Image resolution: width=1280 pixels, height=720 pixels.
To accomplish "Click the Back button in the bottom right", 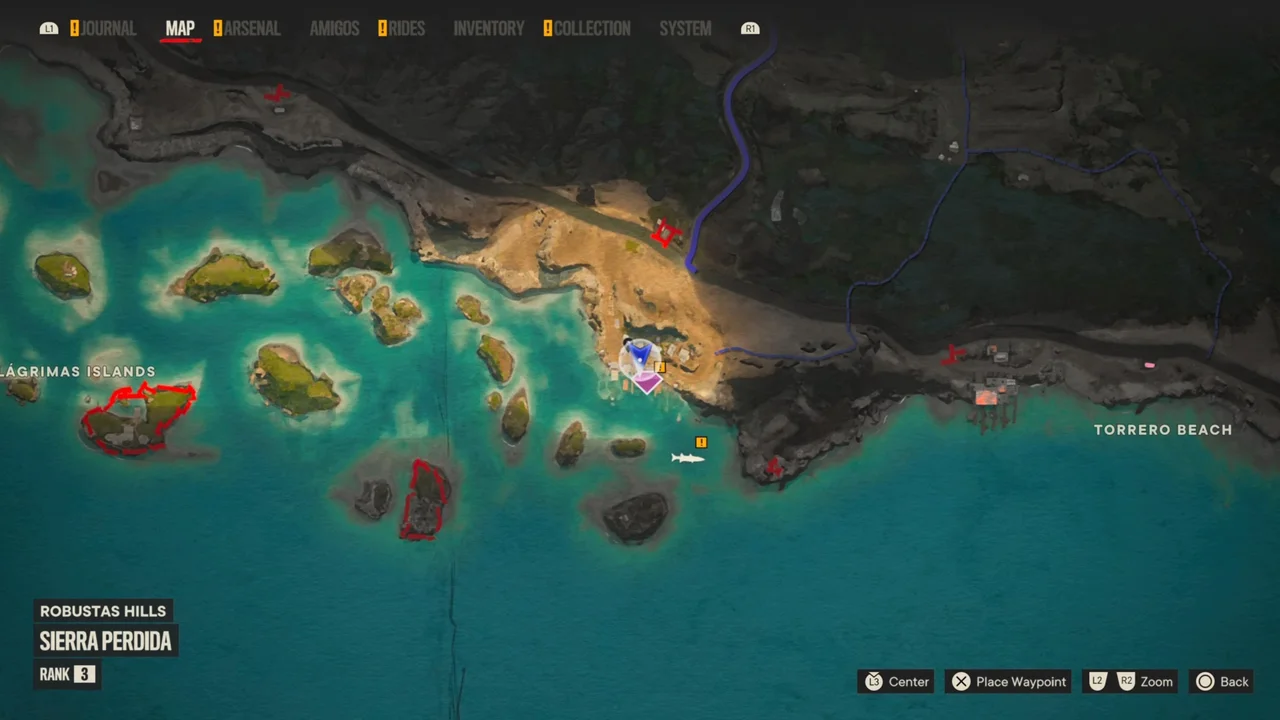I will tap(1222, 681).
